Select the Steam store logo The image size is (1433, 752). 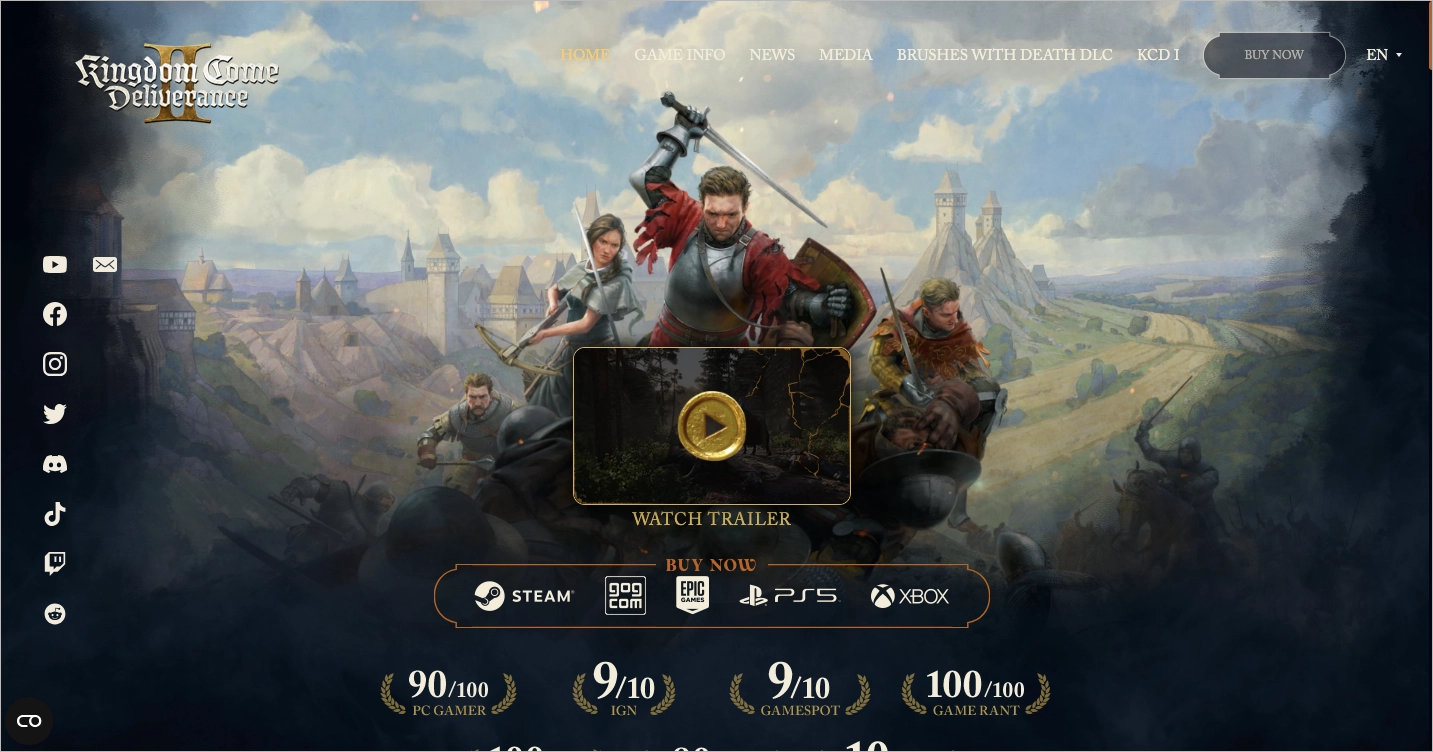pyautogui.click(x=525, y=595)
